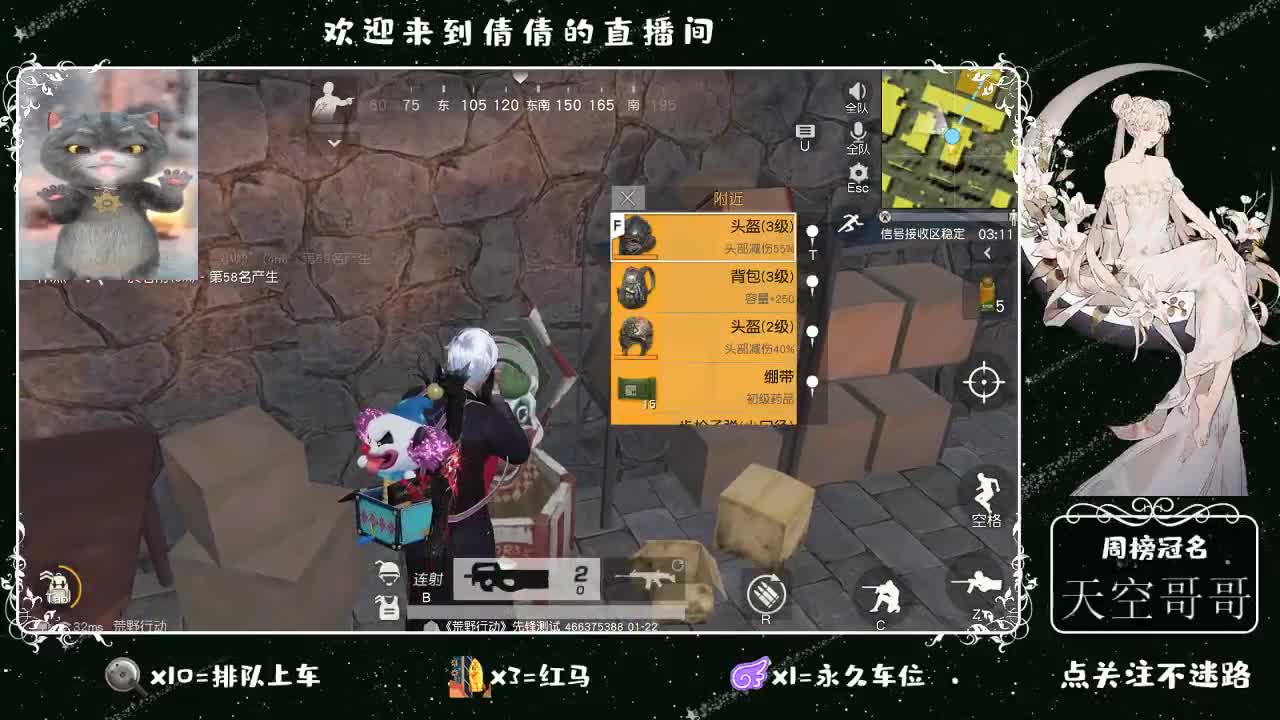
Task: Open settings with the Esc gear icon
Action: coord(858,172)
